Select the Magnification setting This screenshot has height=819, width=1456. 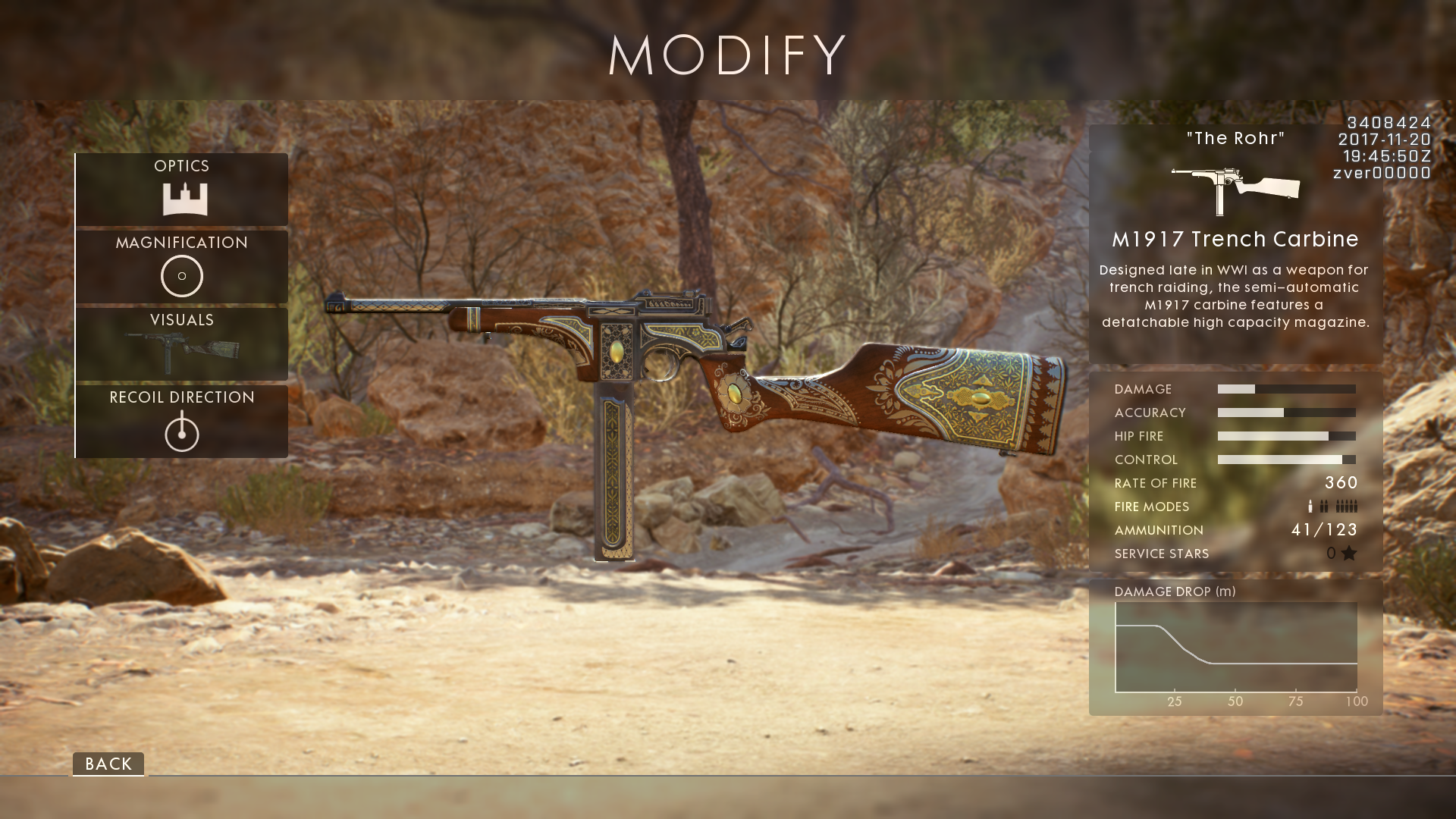coord(182,266)
